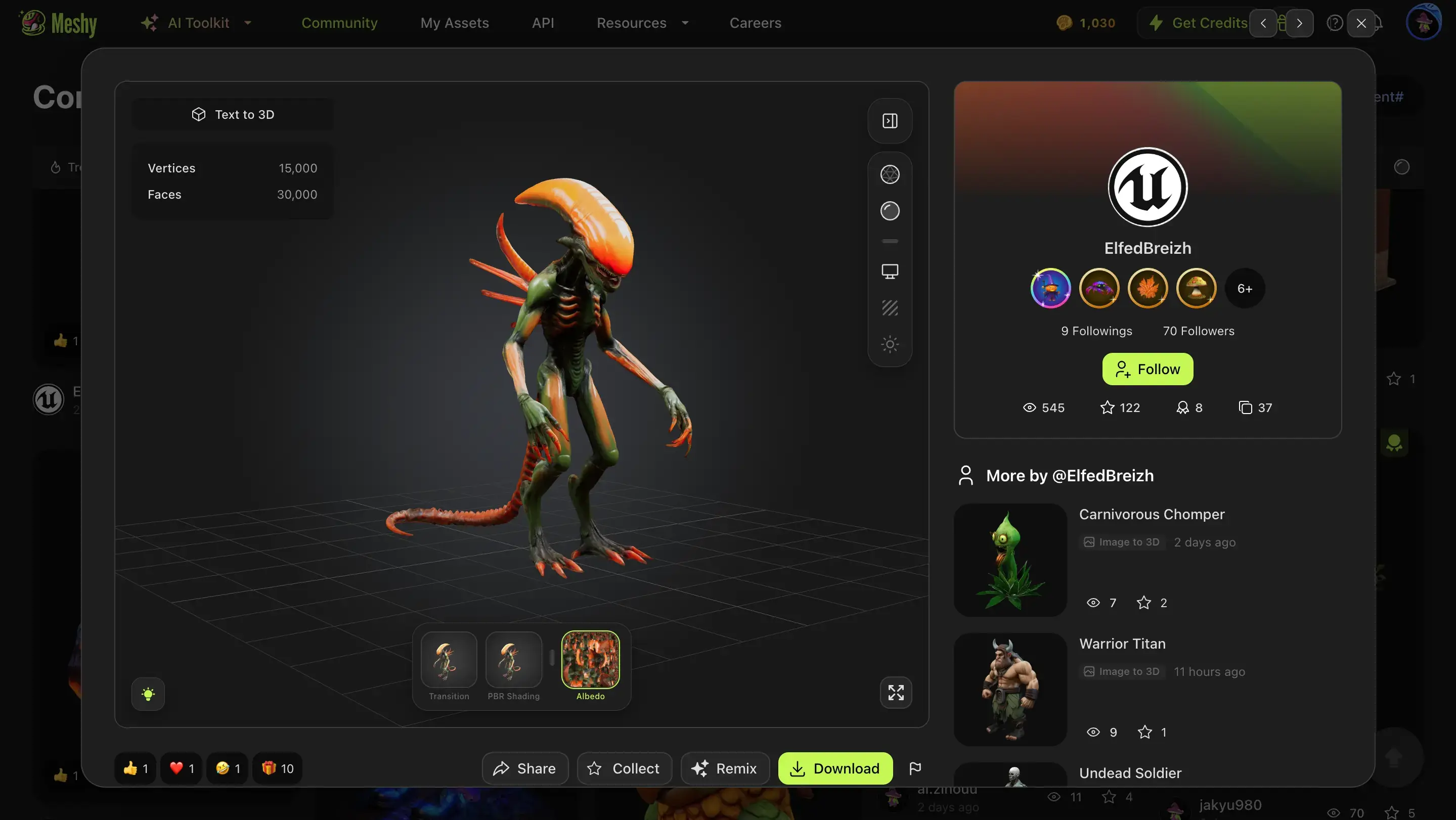Open the Warrior Titan model thumbnail
Image resolution: width=1456 pixels, height=820 pixels.
1010,690
